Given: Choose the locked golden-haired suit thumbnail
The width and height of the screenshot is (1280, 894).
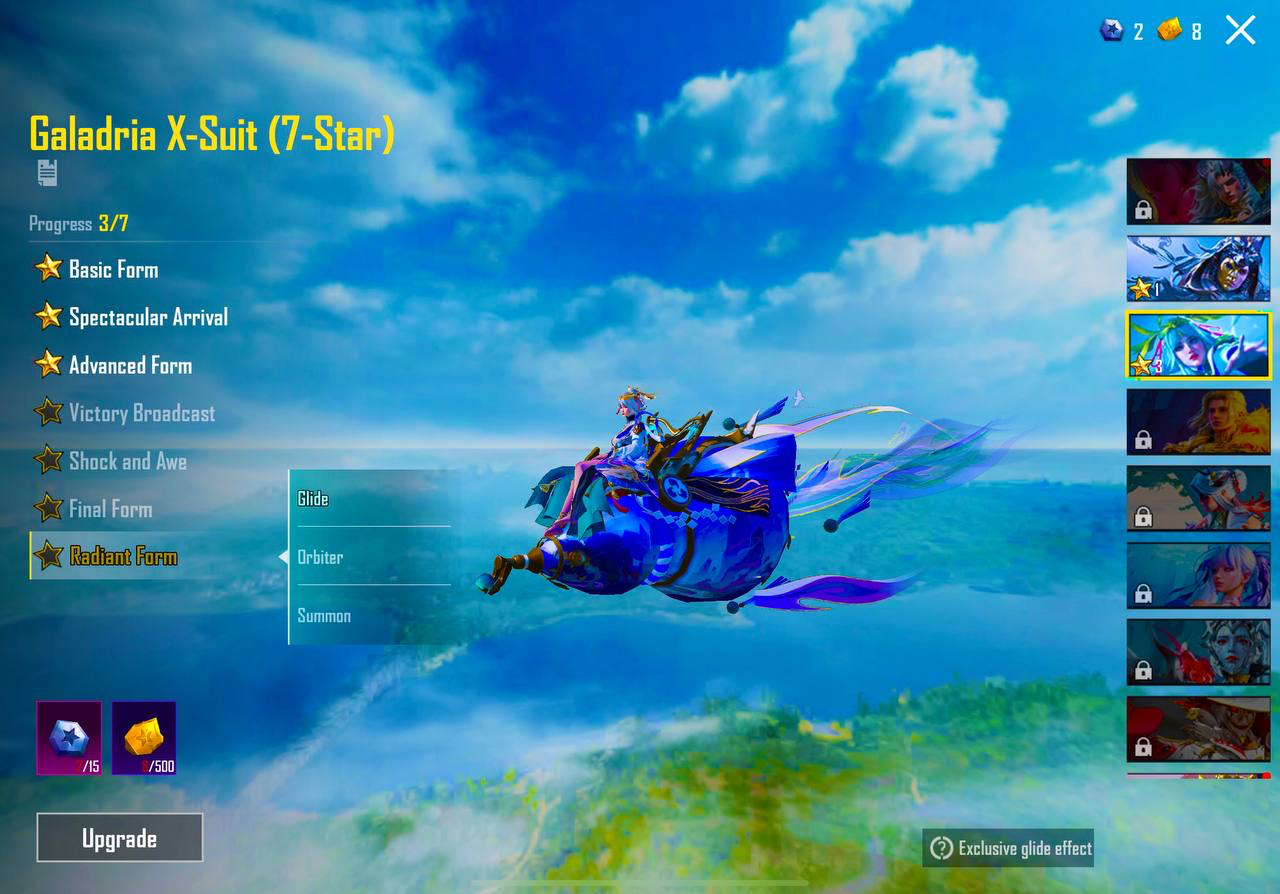Looking at the screenshot, I should pos(1198,422).
